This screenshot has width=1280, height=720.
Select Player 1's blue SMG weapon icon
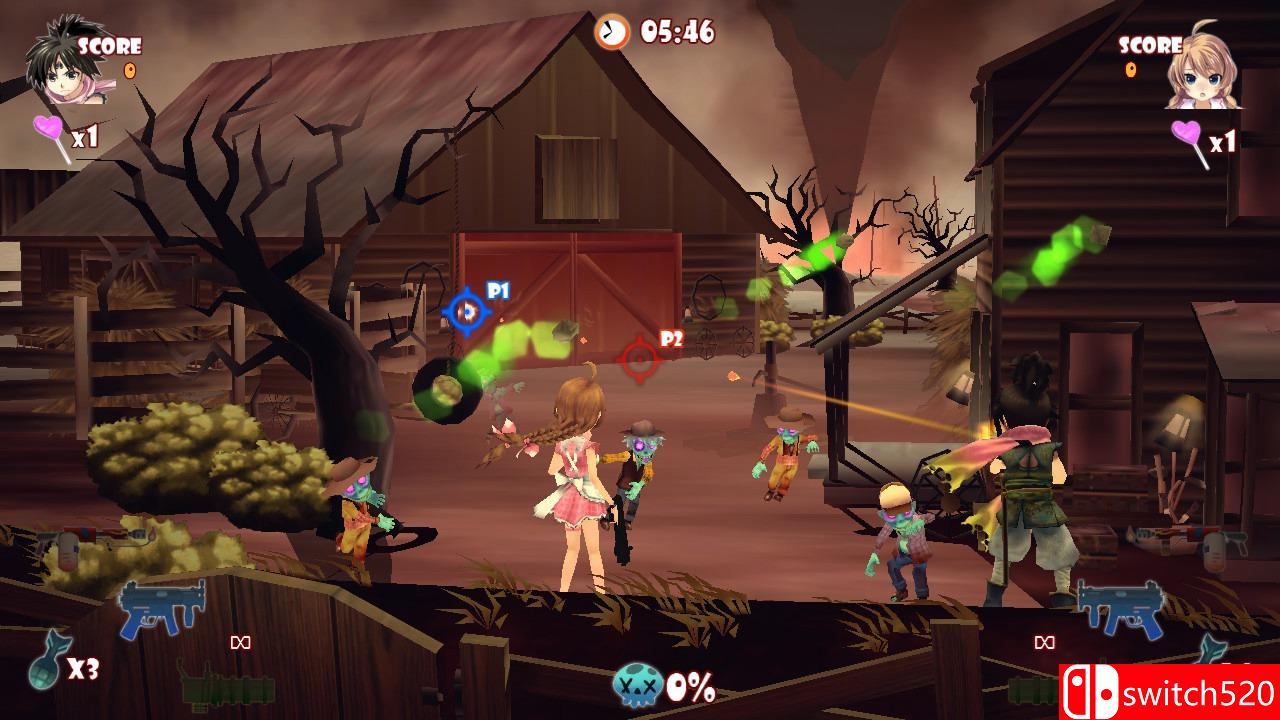tap(163, 608)
